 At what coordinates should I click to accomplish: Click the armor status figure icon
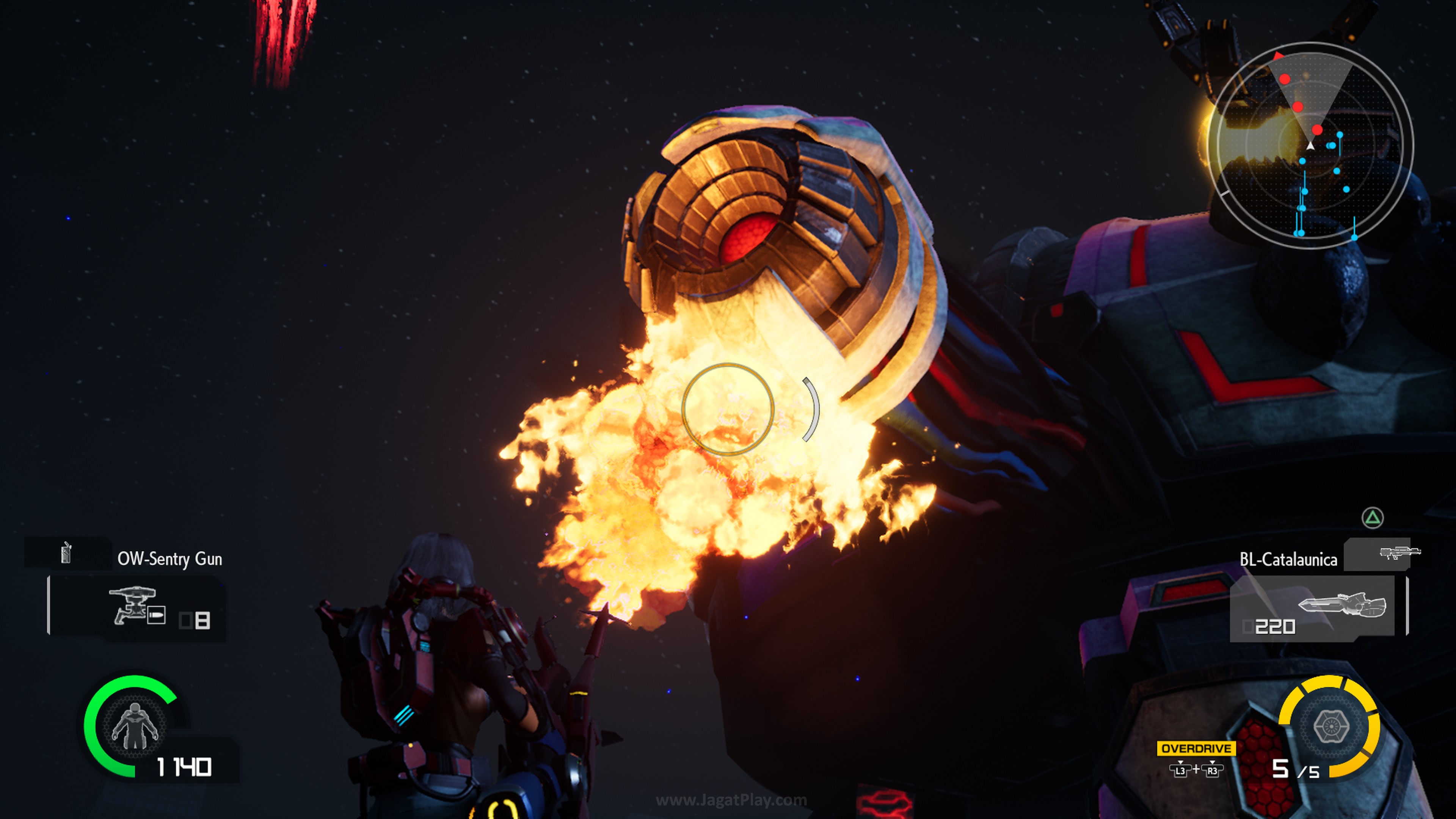(135, 726)
